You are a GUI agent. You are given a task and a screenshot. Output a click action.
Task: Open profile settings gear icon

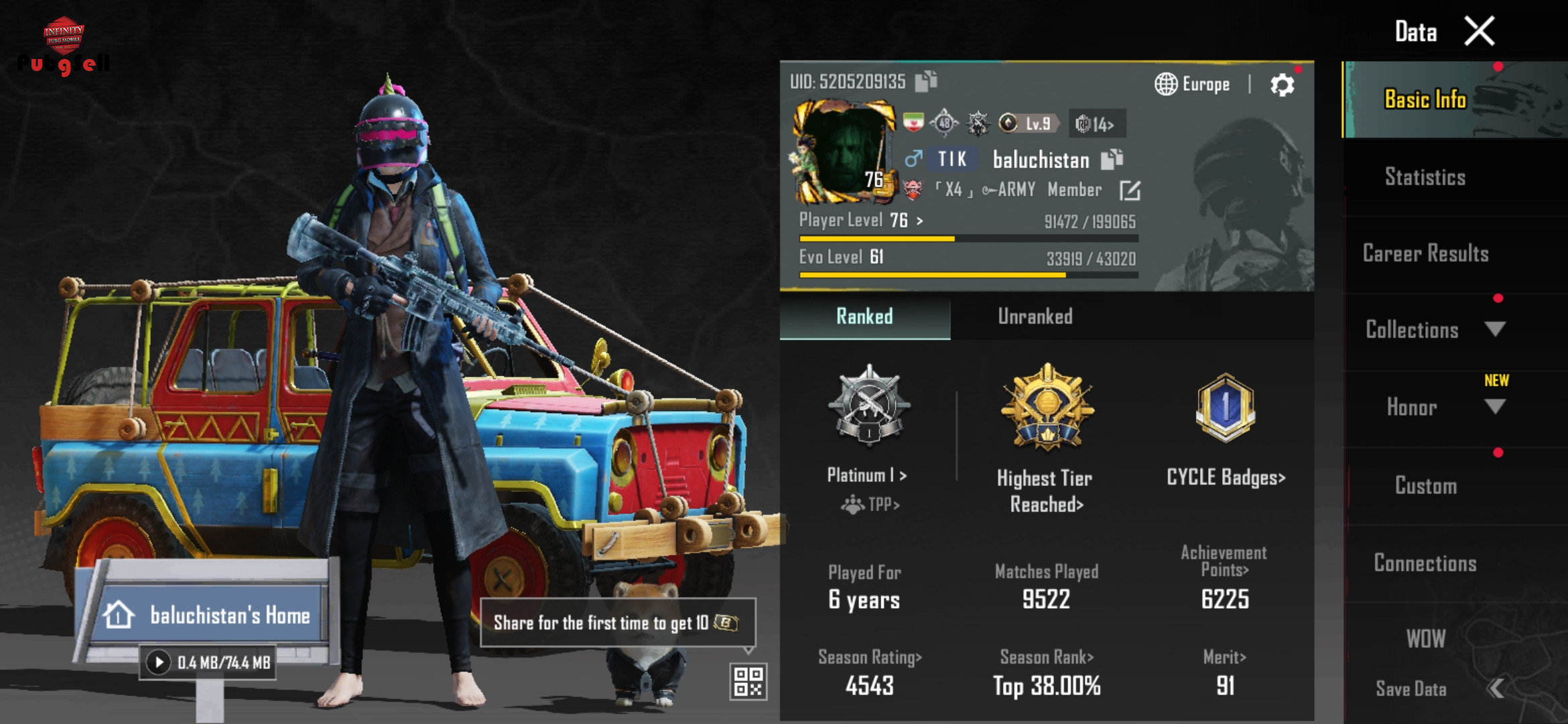click(1282, 85)
